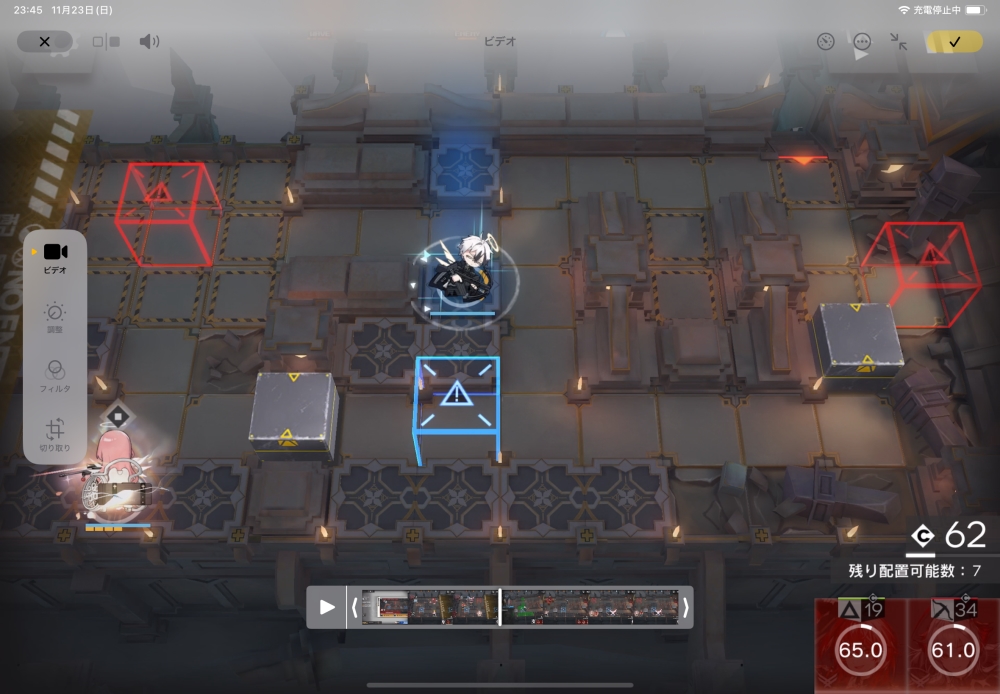Choose the 切り取り crop tab
The width and height of the screenshot is (1000, 694).
click(x=55, y=436)
